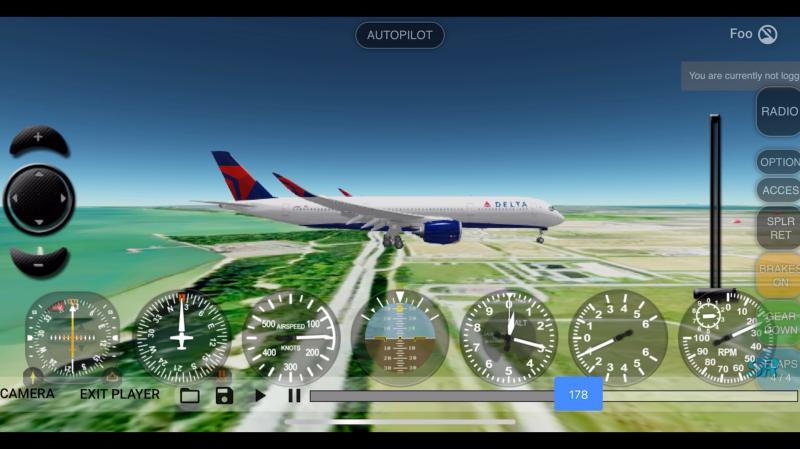Viewport: 800px width, 449px height.
Task: Open the RADIO panel
Action: (778, 111)
